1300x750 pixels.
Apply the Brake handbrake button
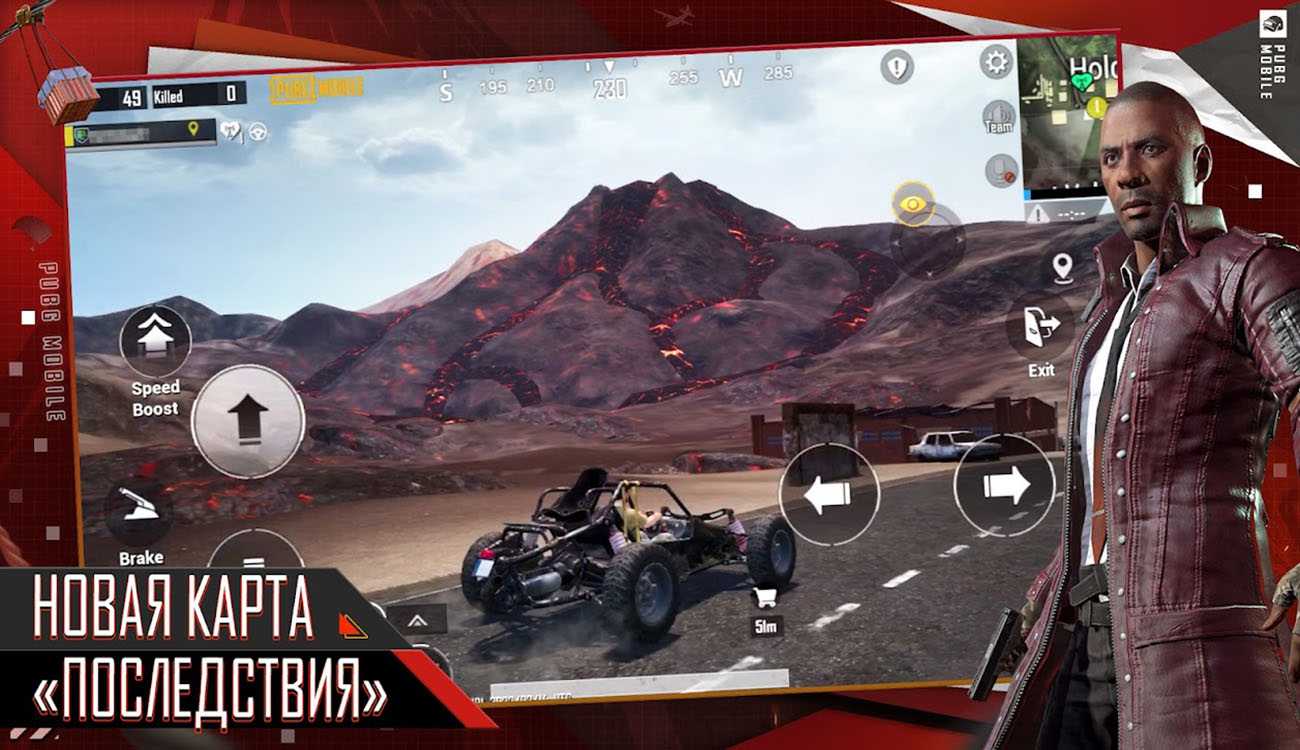[140, 510]
